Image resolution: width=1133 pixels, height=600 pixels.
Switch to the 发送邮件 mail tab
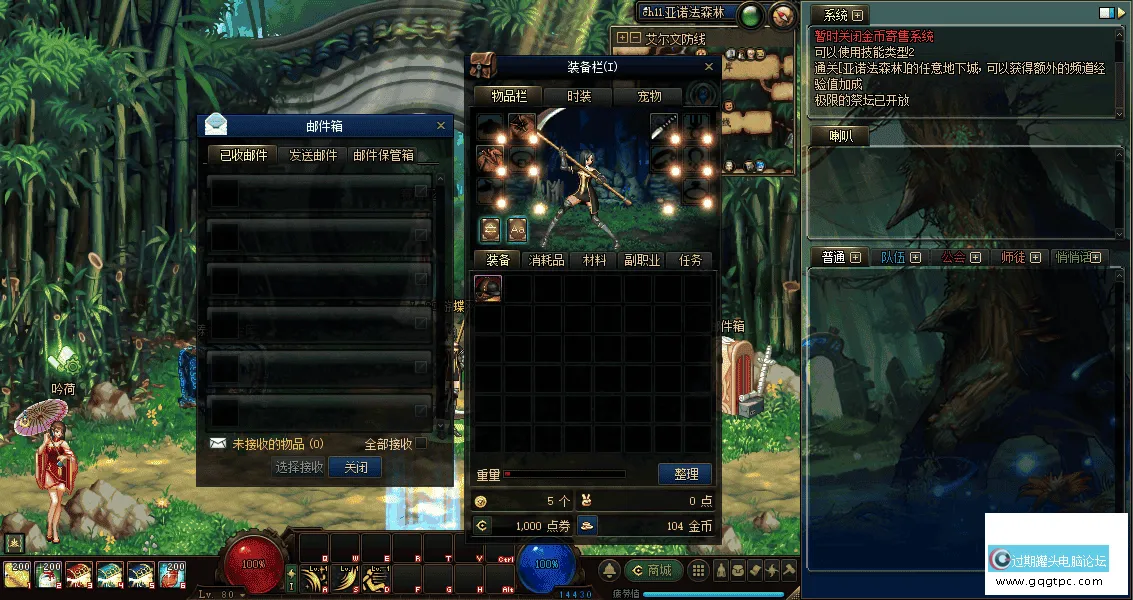313,155
